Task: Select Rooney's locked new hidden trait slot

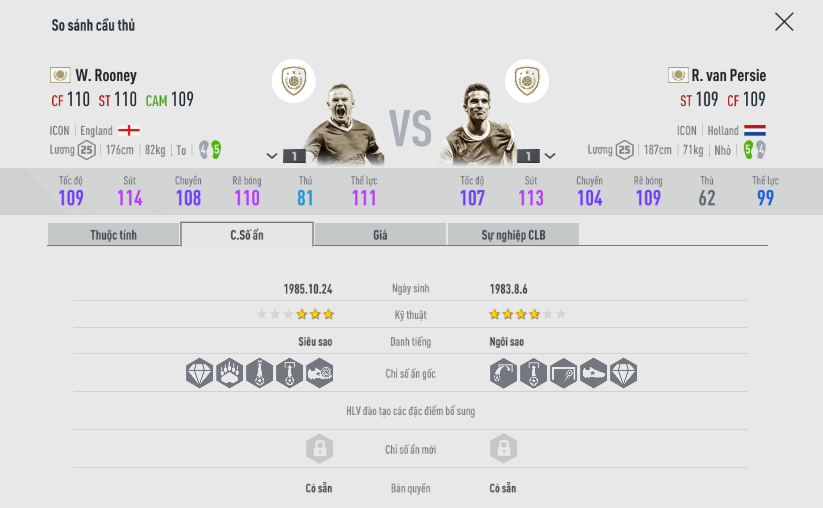Action: pyautogui.click(x=319, y=449)
